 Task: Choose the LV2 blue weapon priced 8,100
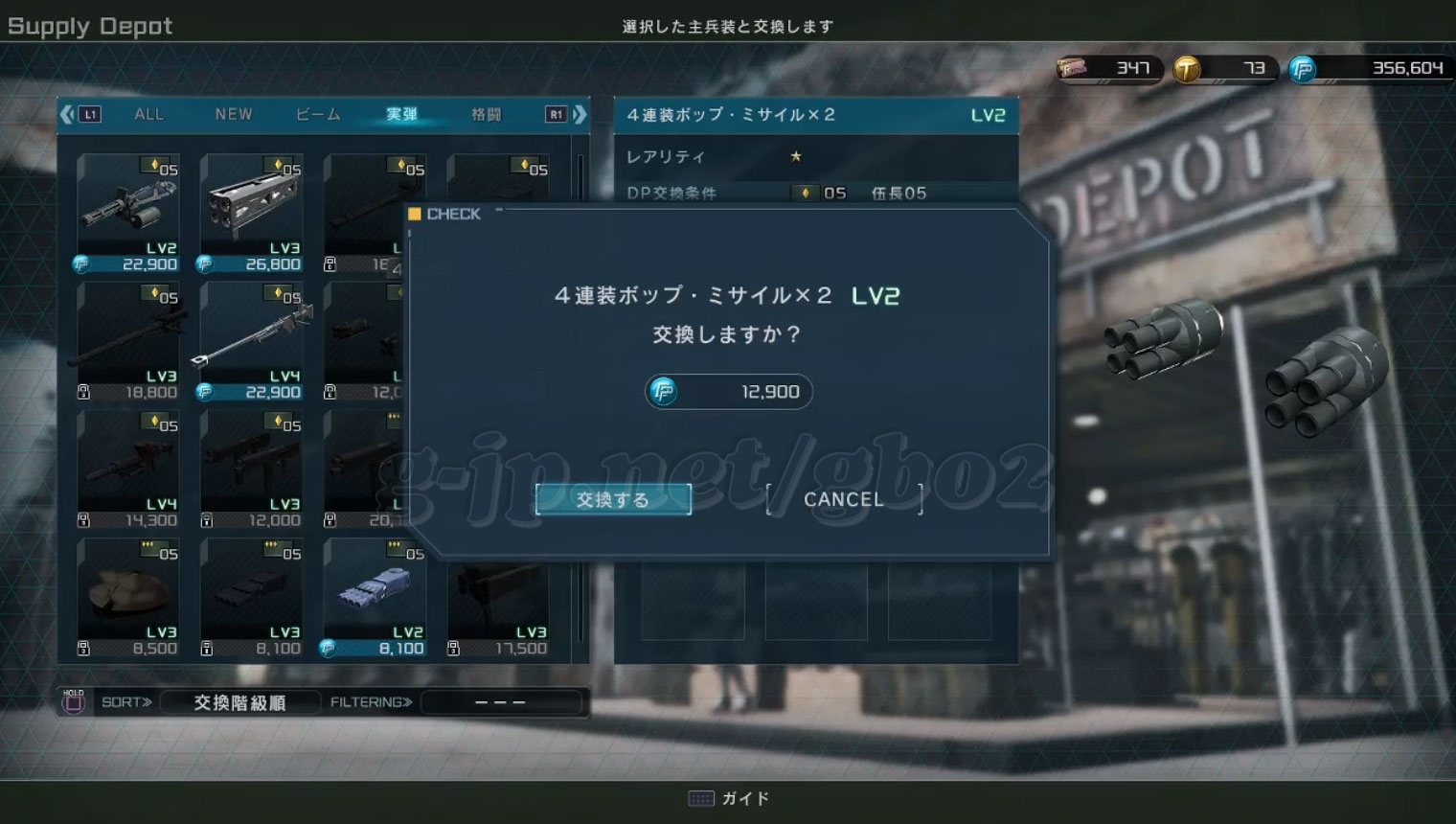click(x=375, y=597)
